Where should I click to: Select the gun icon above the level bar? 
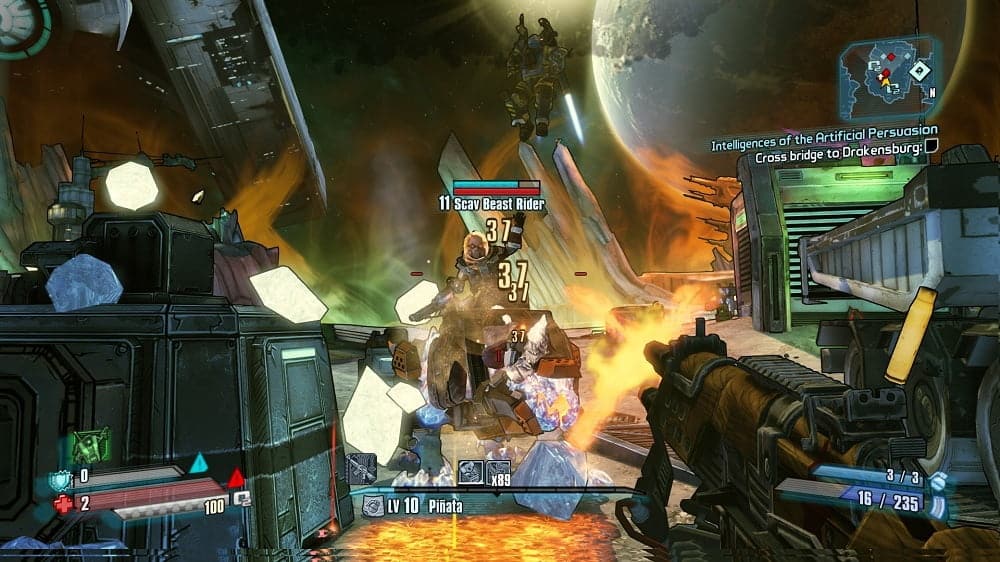point(361,469)
